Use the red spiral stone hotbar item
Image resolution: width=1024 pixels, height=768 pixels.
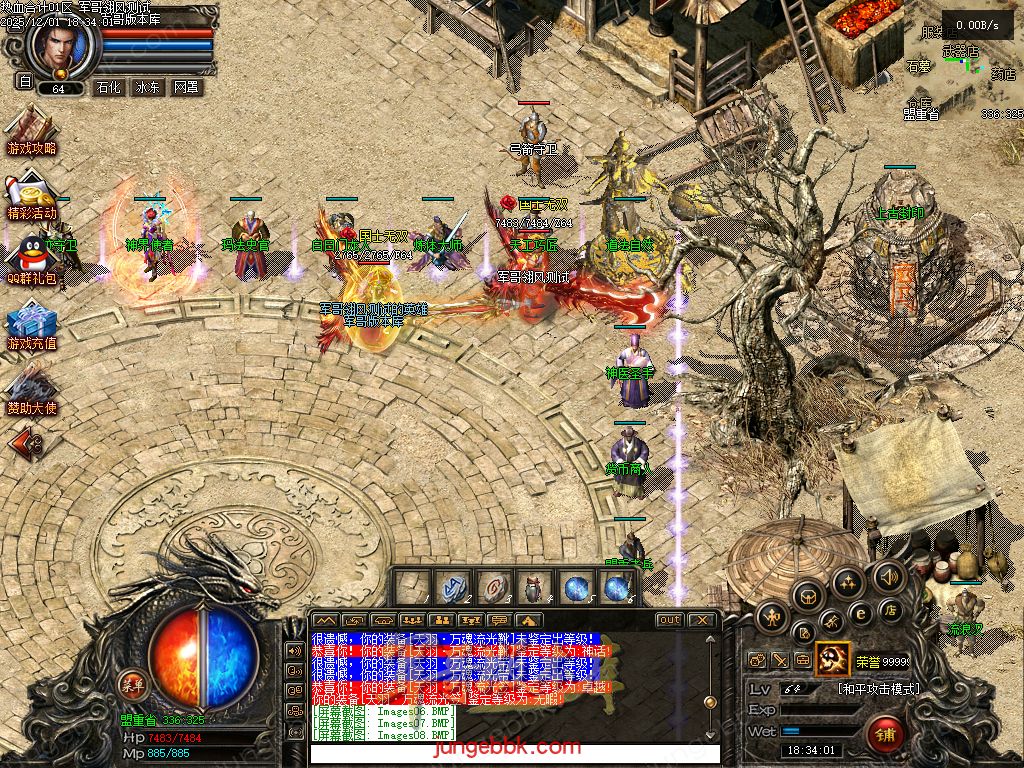(x=493, y=588)
